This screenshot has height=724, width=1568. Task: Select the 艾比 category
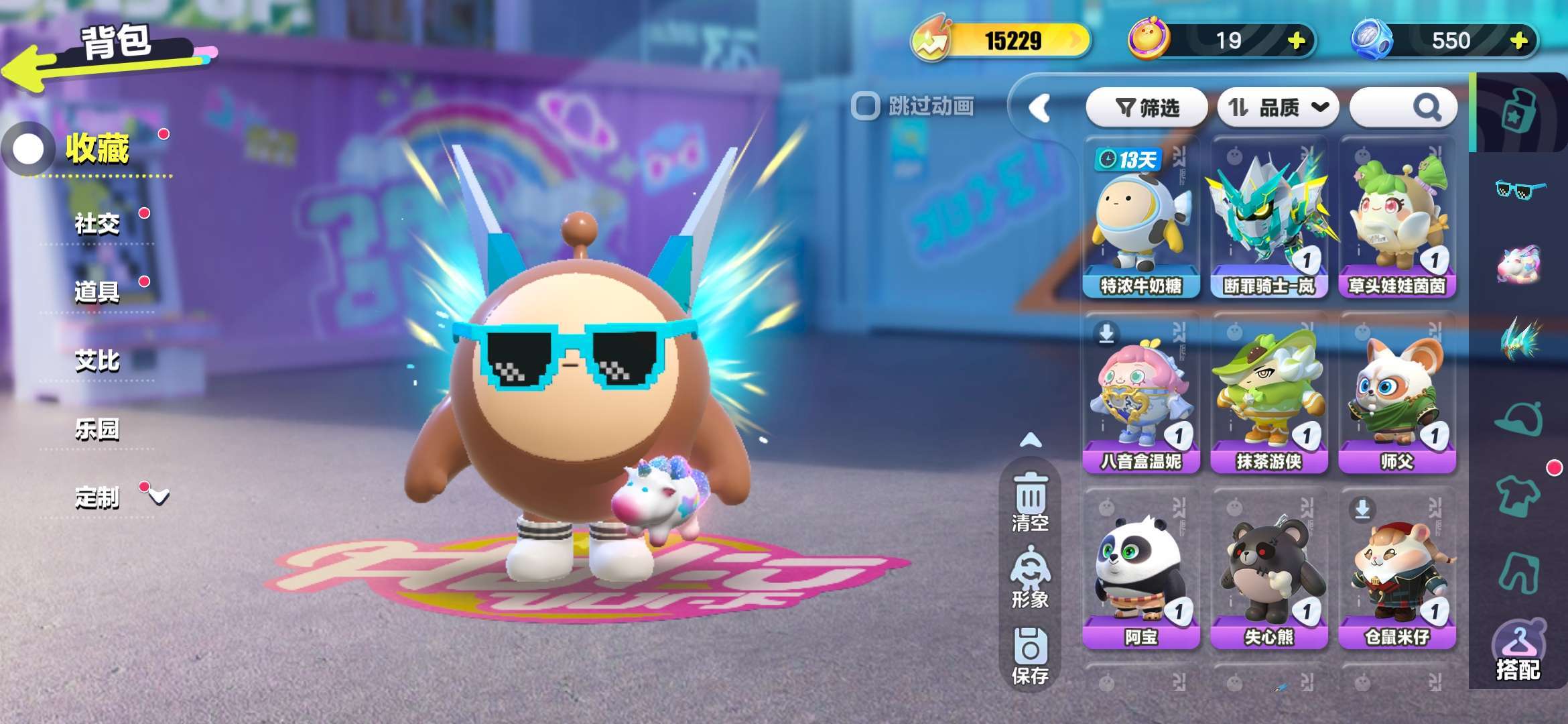point(97,361)
